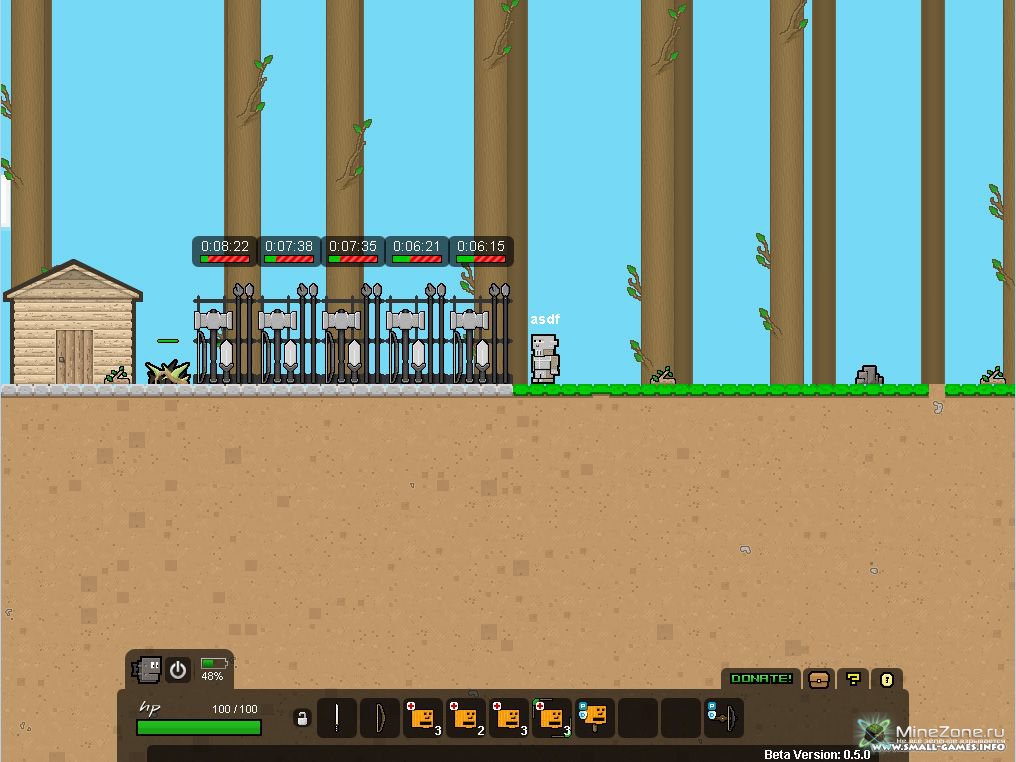The height and width of the screenshot is (762, 1016).
Task: Open the grey character portrait icon
Action: (148, 669)
